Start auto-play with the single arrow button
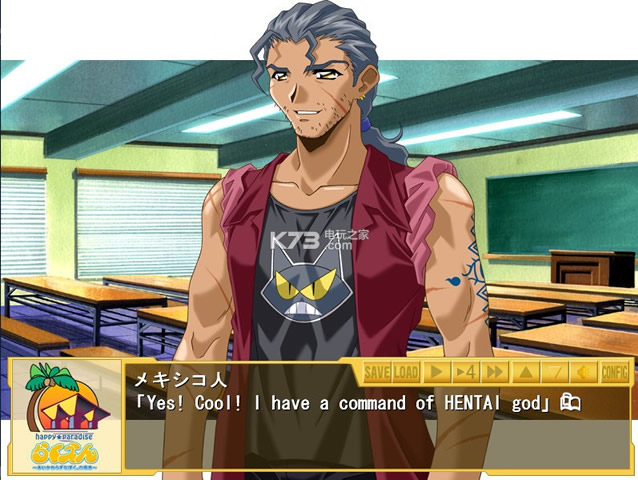This screenshot has width=638, height=480. pos(437,373)
